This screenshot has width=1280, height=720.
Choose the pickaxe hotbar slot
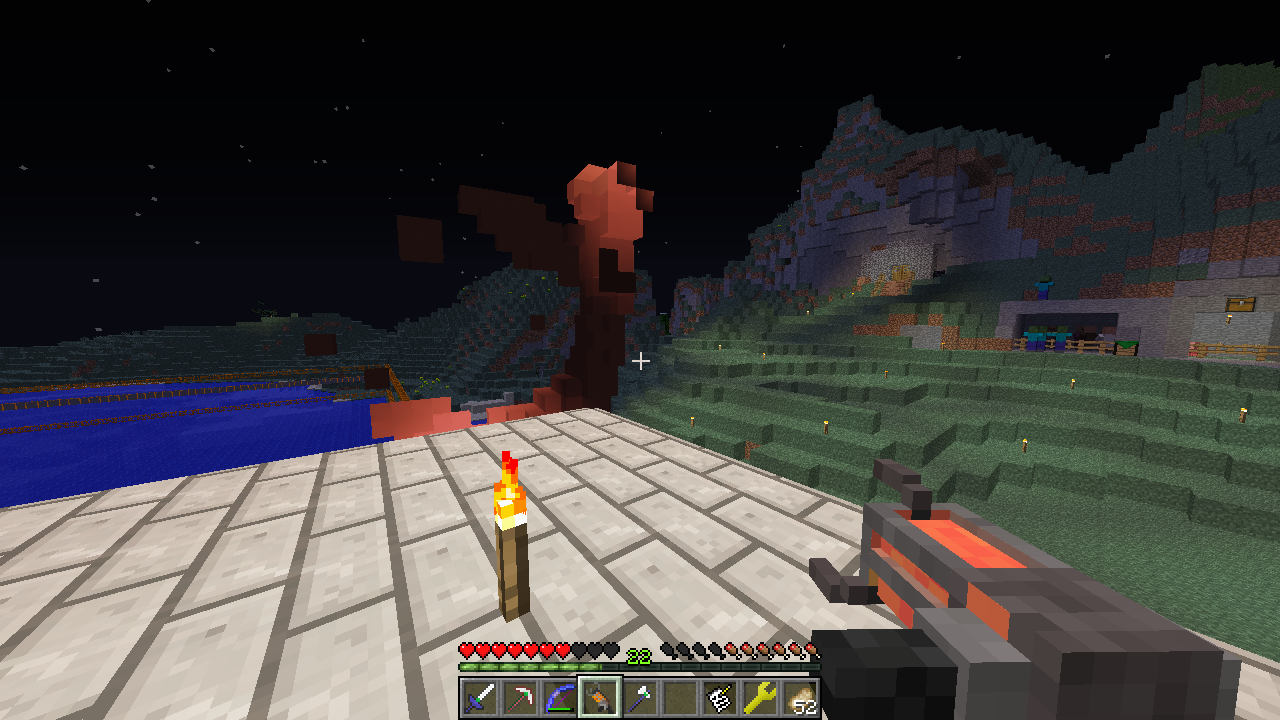point(520,697)
